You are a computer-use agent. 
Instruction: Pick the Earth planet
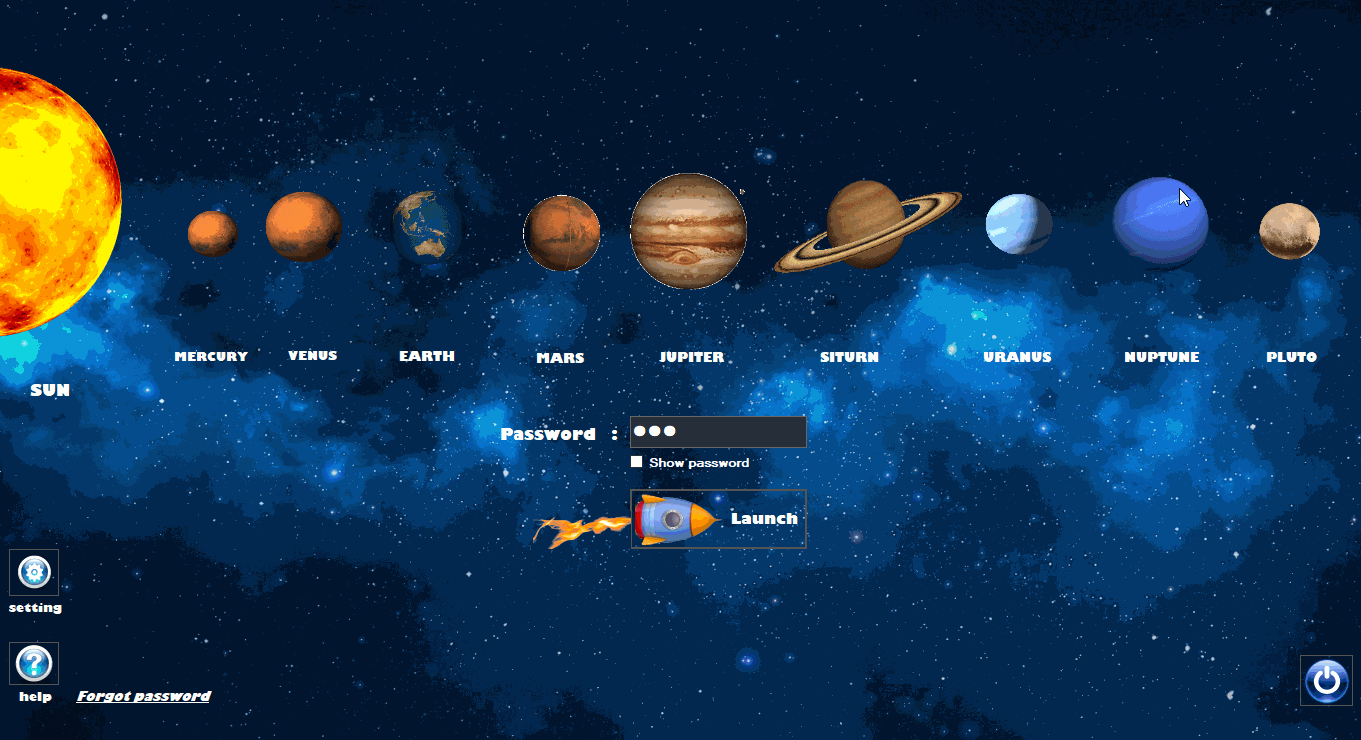click(427, 228)
